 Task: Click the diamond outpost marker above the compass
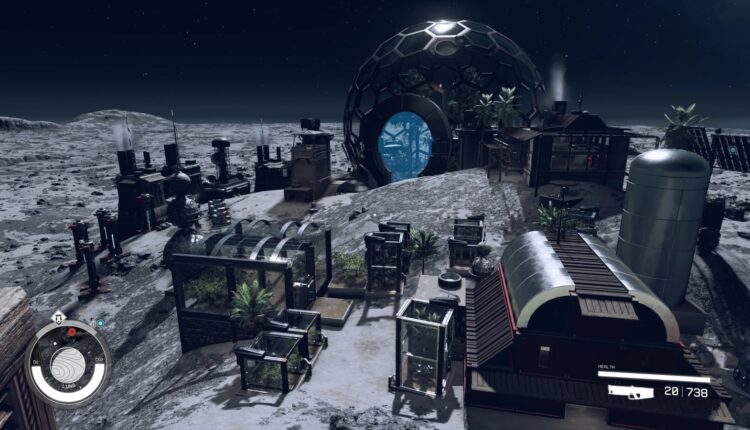coord(58,317)
